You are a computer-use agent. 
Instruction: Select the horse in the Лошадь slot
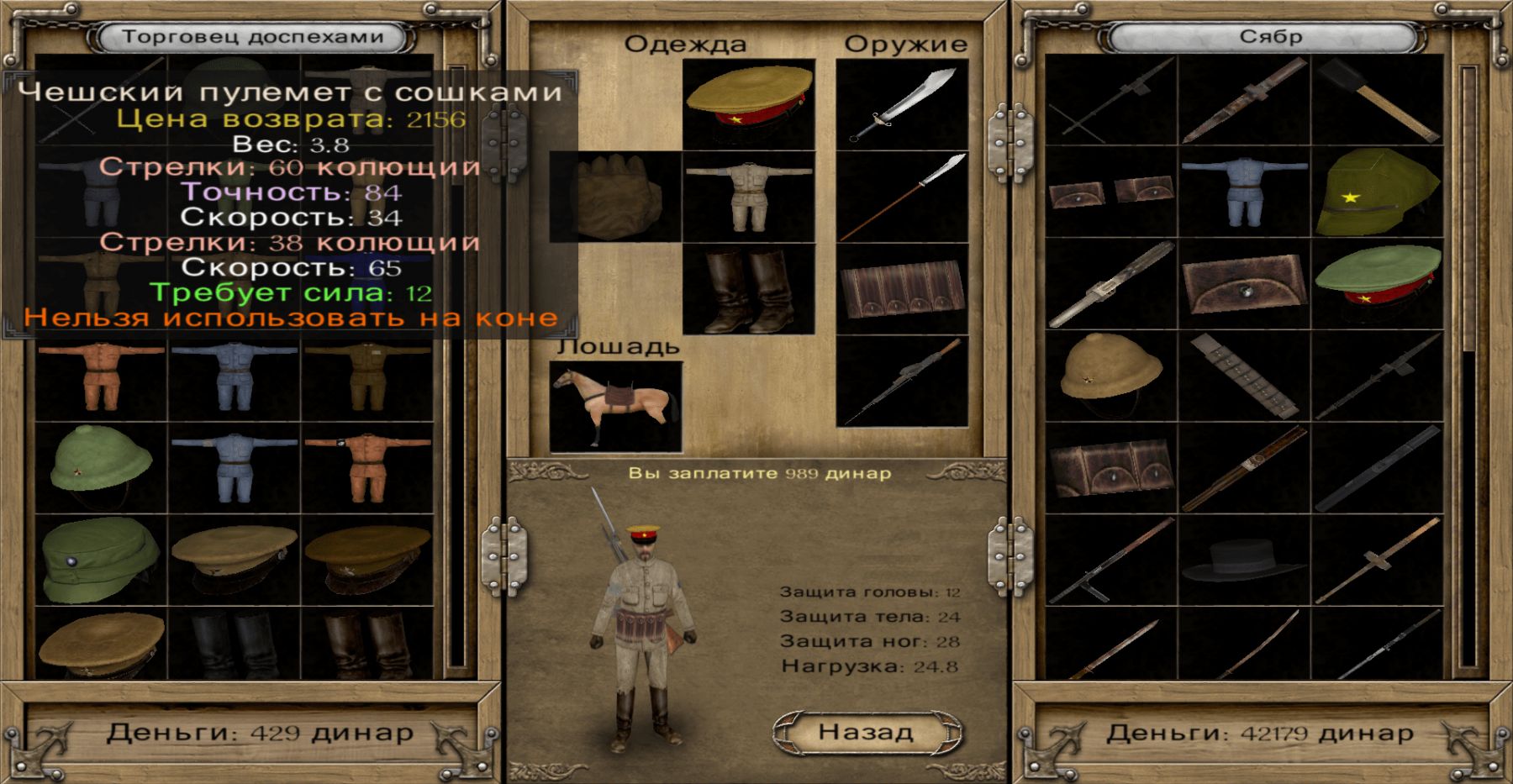click(616, 407)
